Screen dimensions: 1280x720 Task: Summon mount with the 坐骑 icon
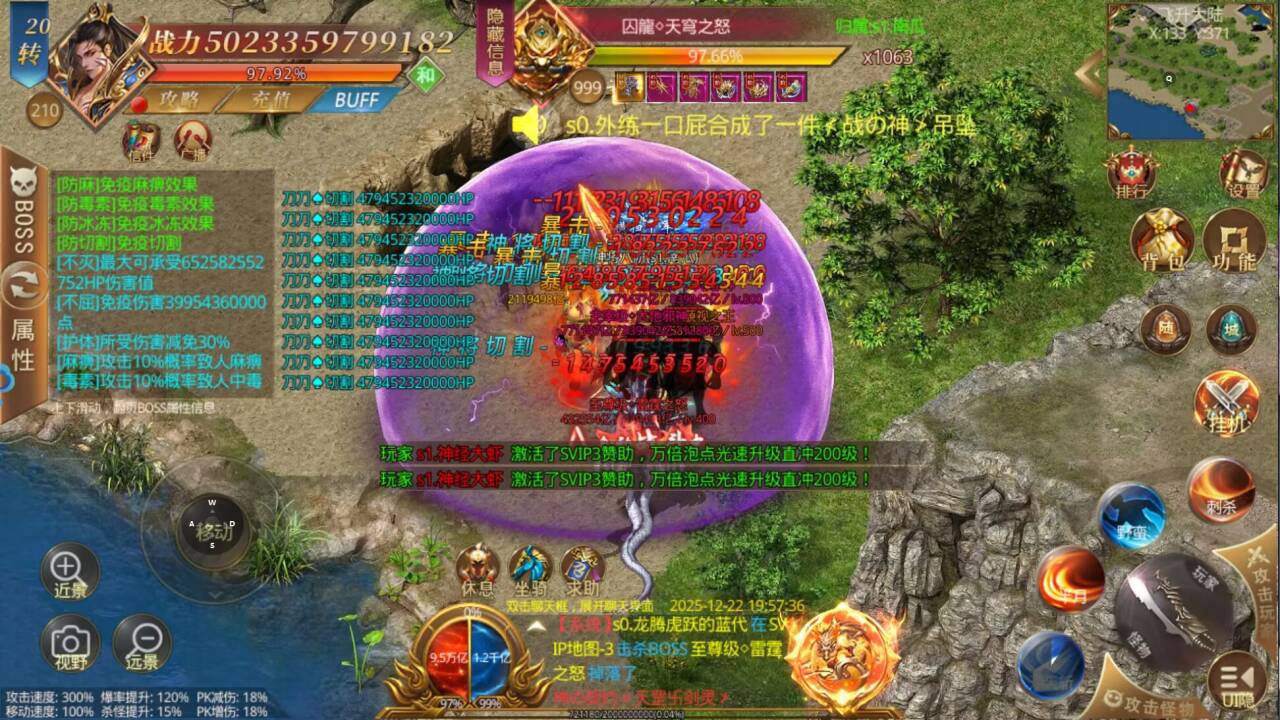pyautogui.click(x=530, y=569)
